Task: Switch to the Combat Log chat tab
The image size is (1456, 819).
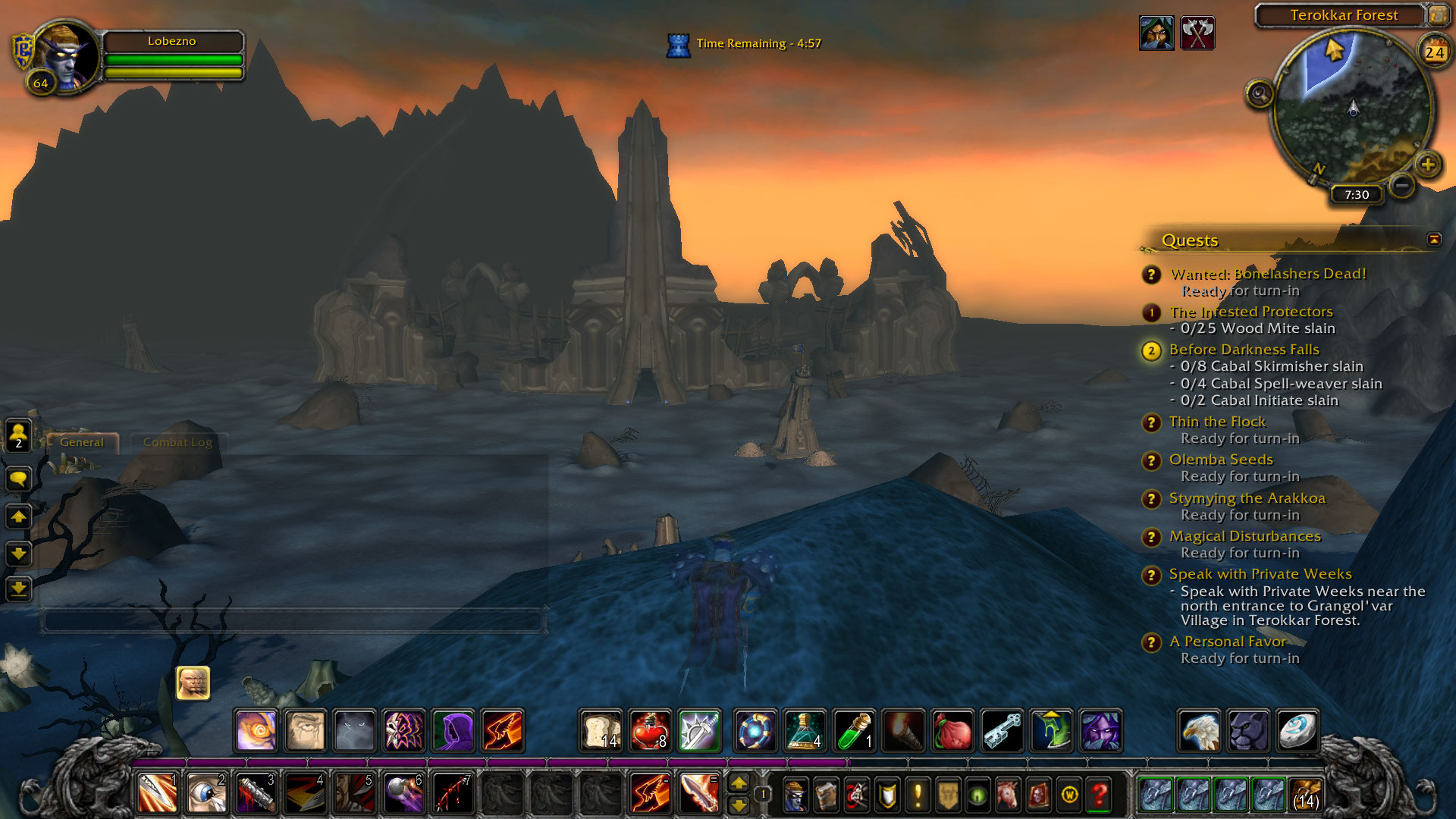Action: click(x=177, y=442)
